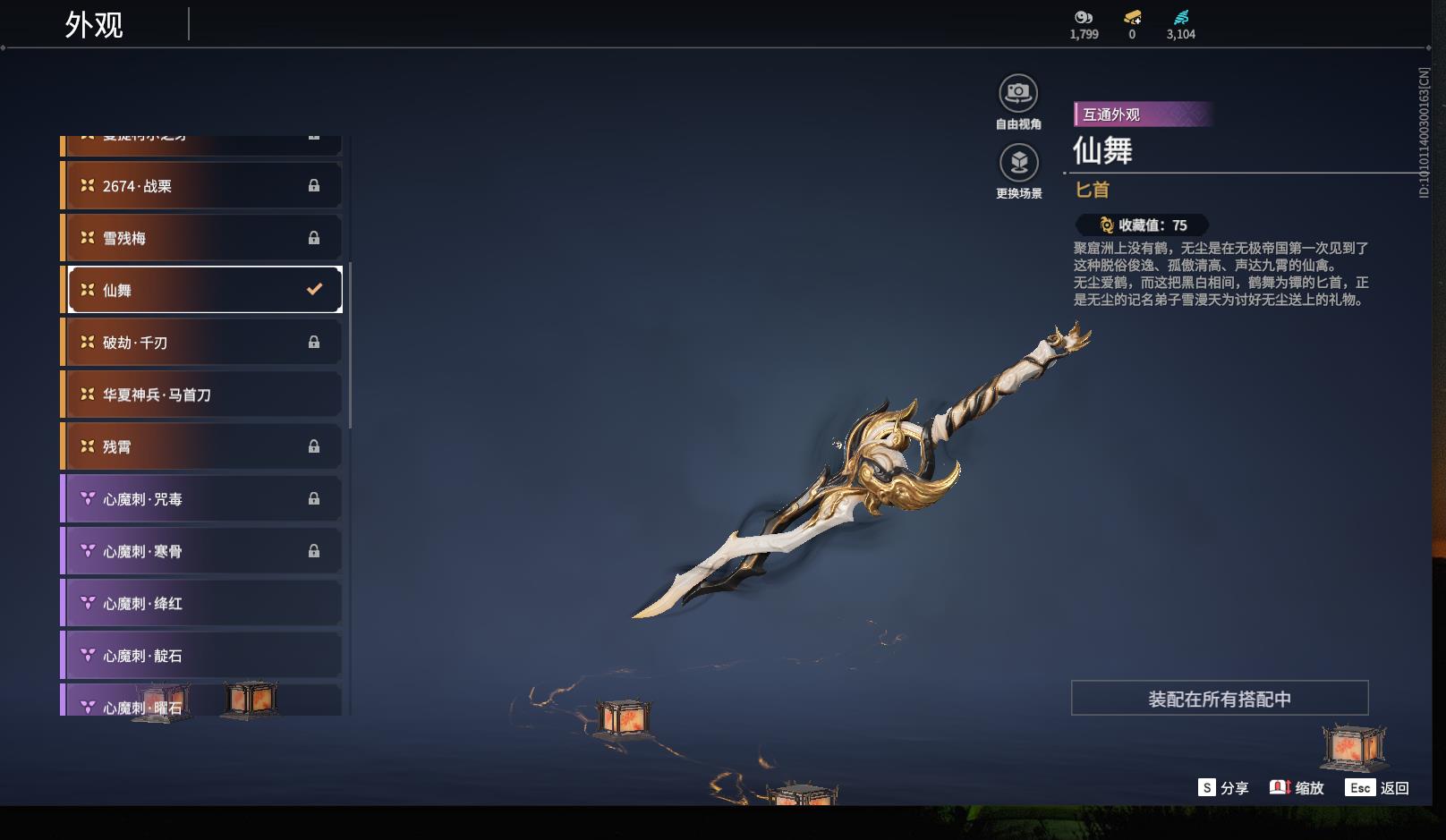Image resolution: width=1446 pixels, height=840 pixels.
Task: Open the 更换场景 scene changer
Action: pyautogui.click(x=1018, y=163)
